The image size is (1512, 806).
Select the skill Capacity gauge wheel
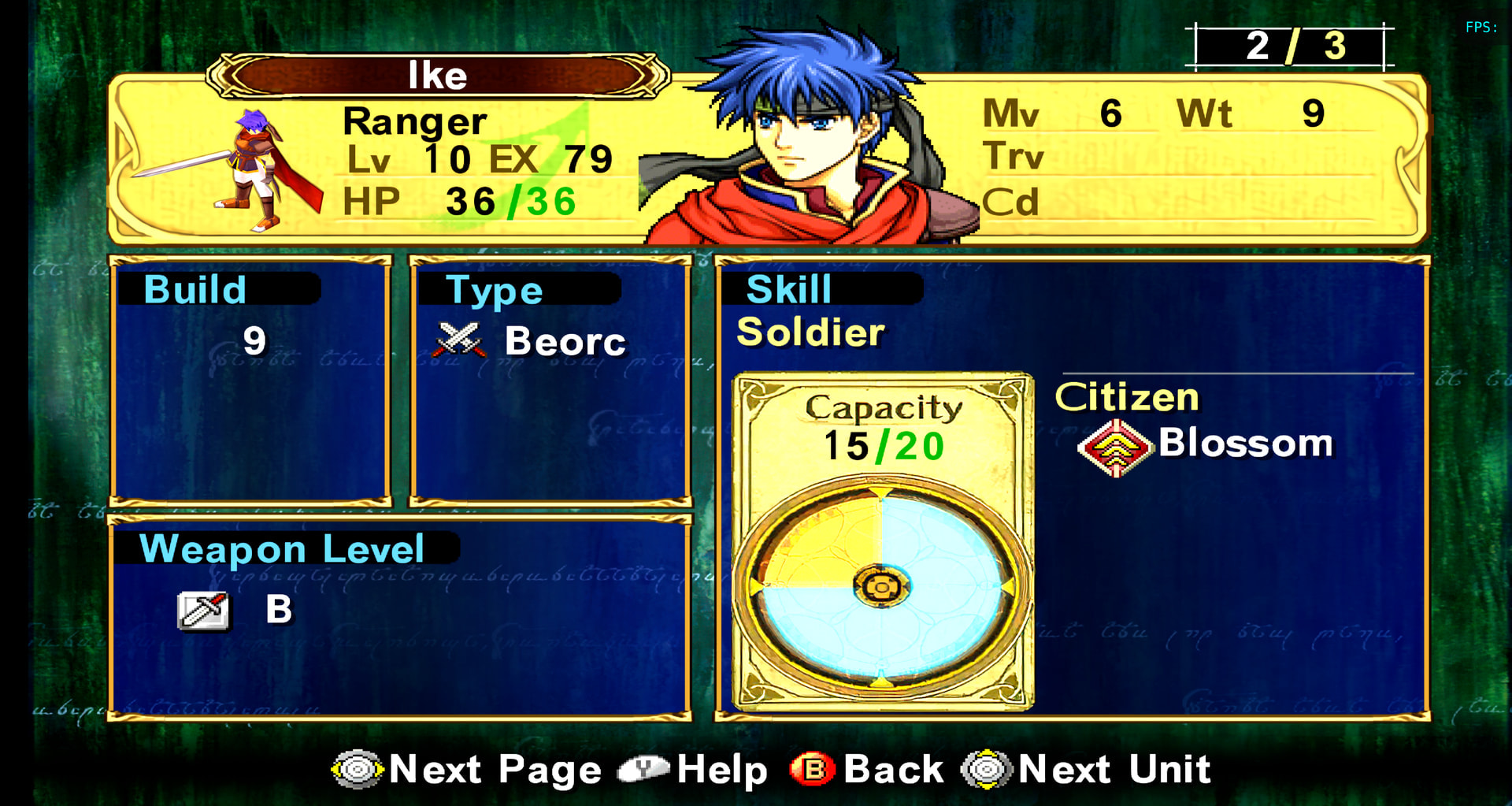tap(881, 585)
